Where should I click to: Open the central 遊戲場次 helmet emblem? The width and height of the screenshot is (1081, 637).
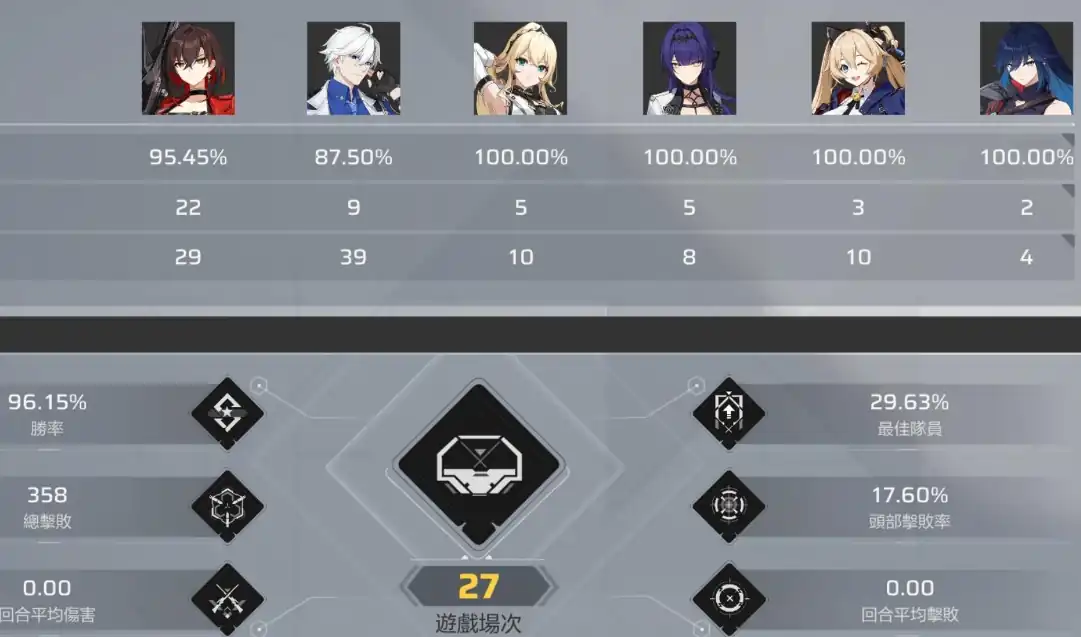point(479,466)
